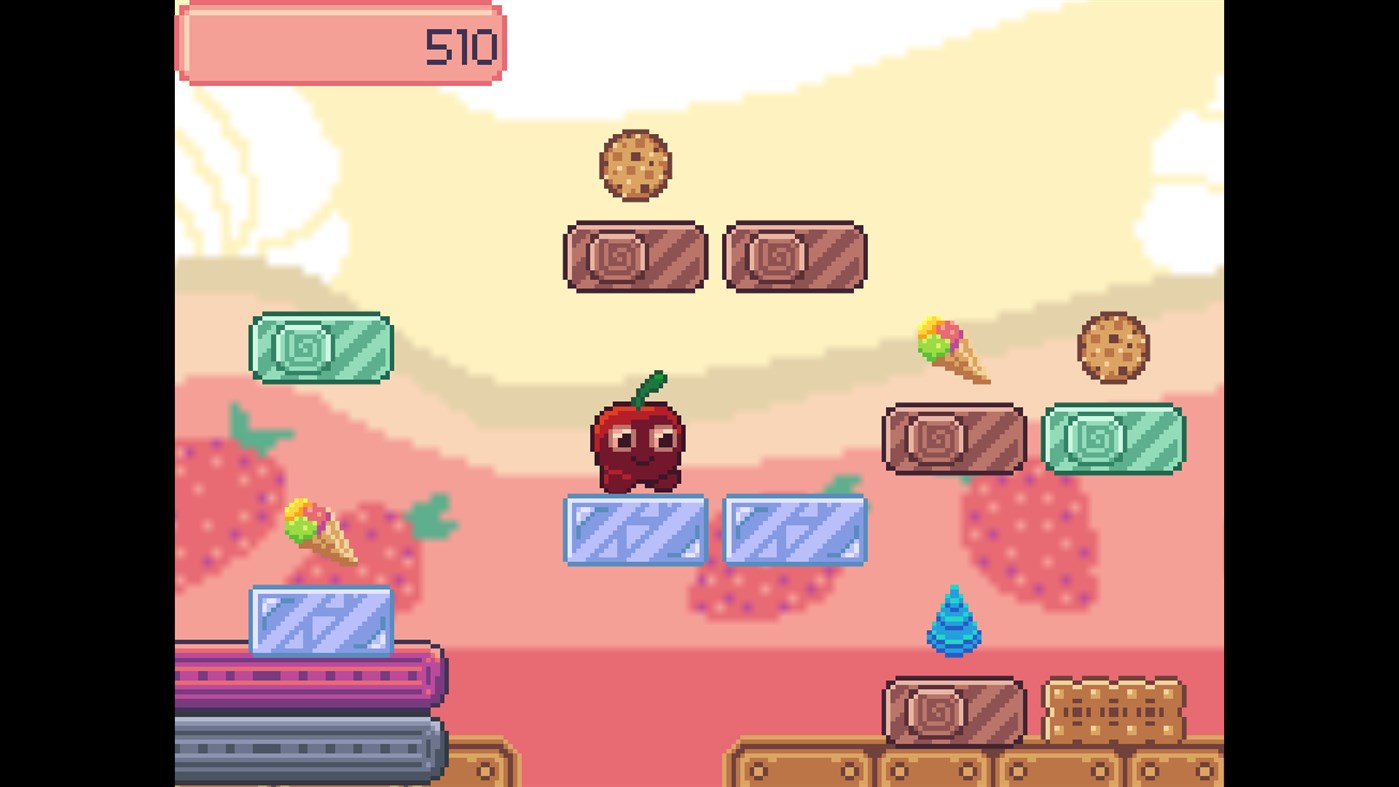Toggle the left chocolate swirl platform below the cookie
Viewport: 1399px width, 787px height.
[635, 255]
